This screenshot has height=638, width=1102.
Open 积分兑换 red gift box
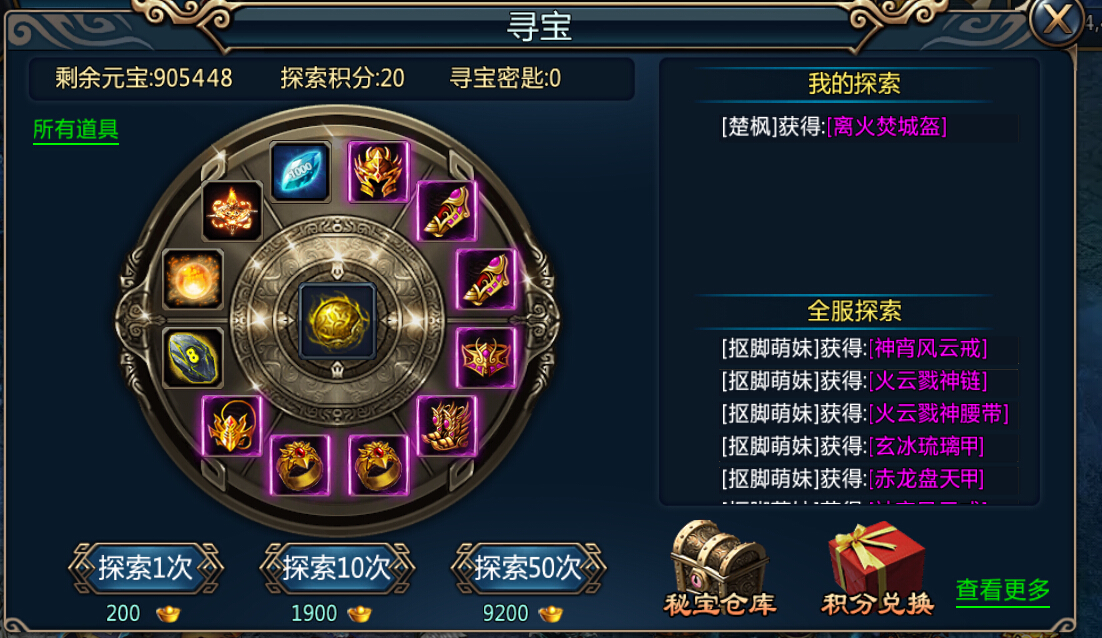[x=877, y=567]
